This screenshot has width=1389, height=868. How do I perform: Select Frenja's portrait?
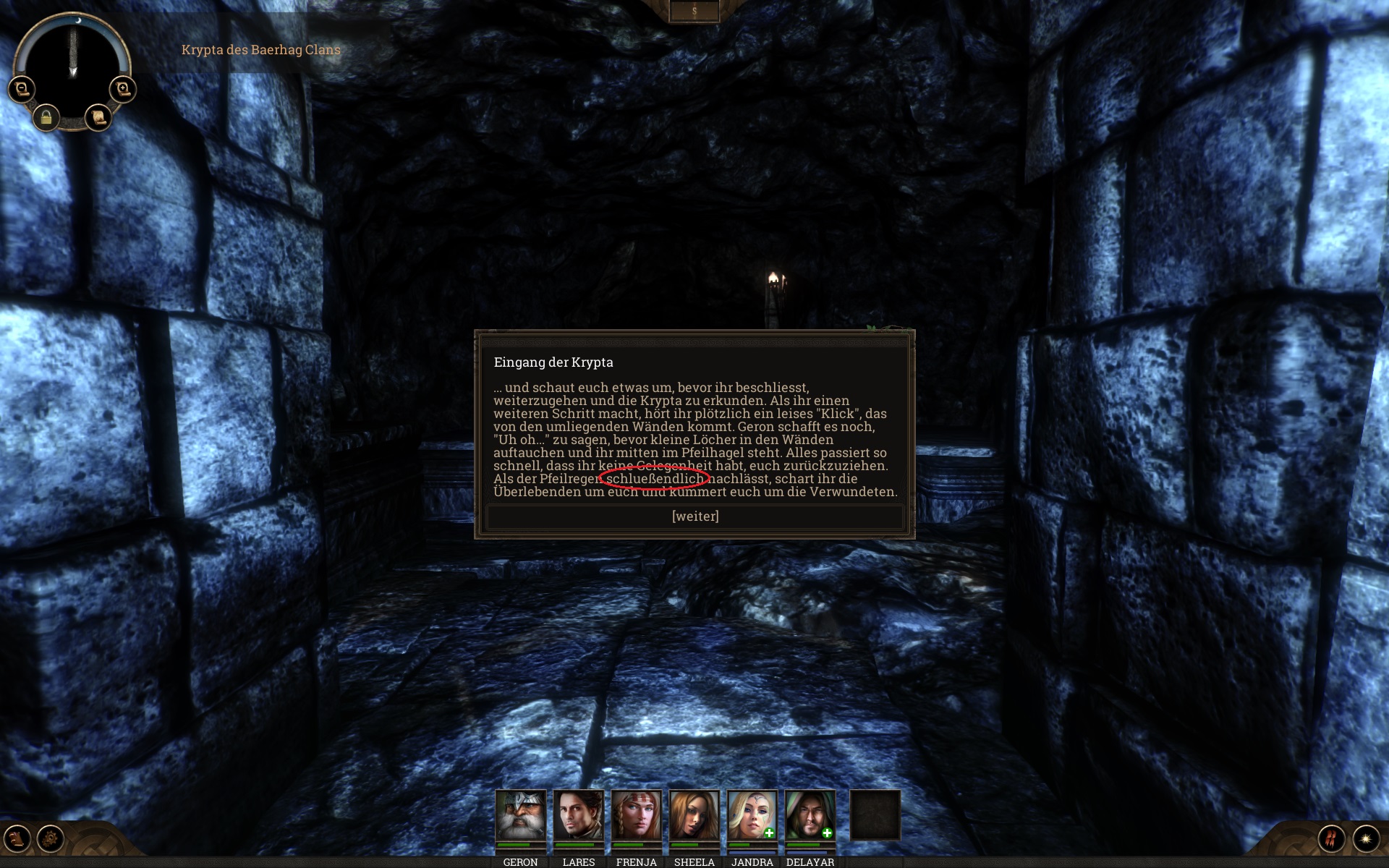tap(636, 814)
